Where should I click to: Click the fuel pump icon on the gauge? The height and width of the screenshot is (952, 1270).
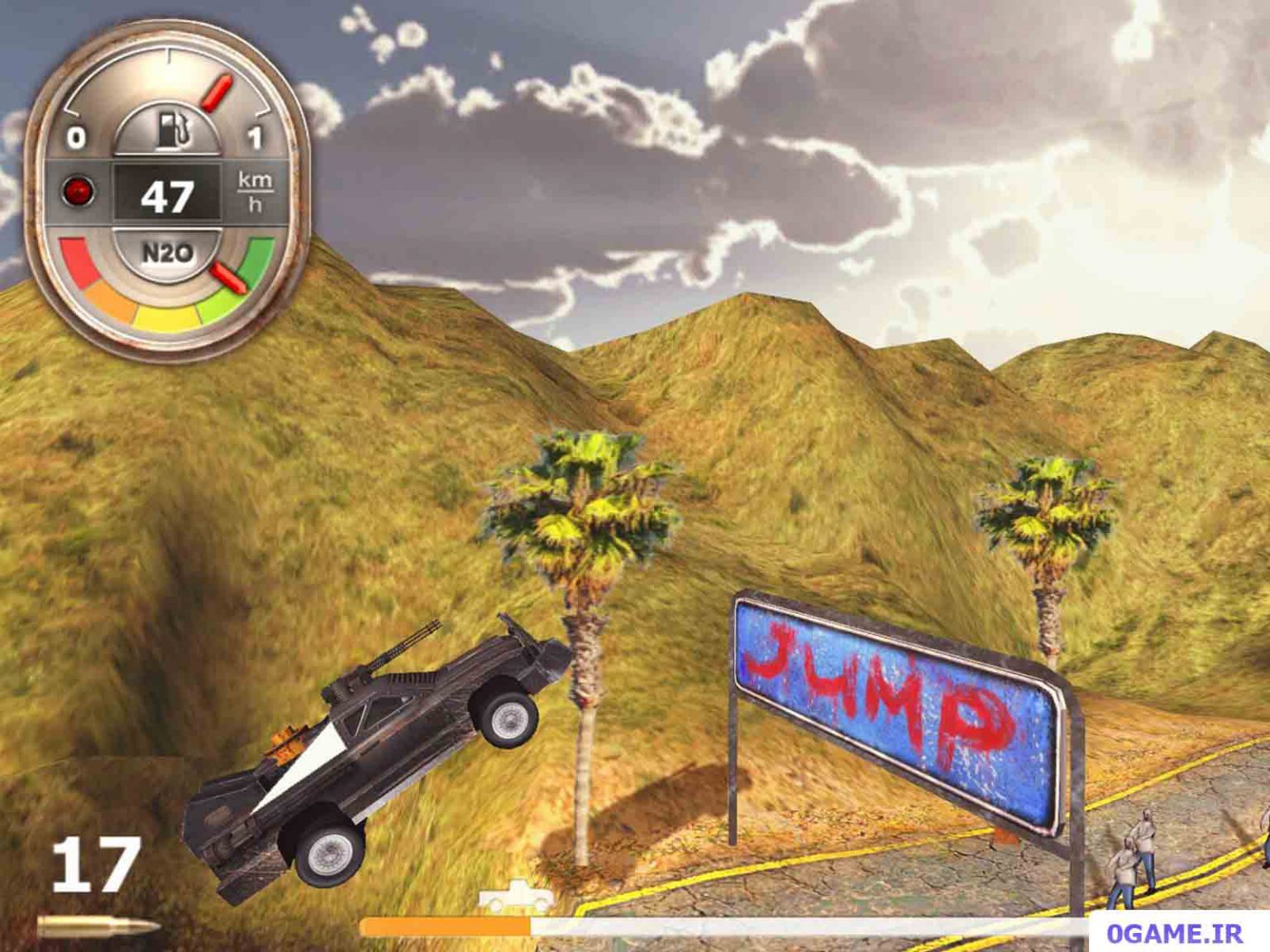[x=171, y=129]
